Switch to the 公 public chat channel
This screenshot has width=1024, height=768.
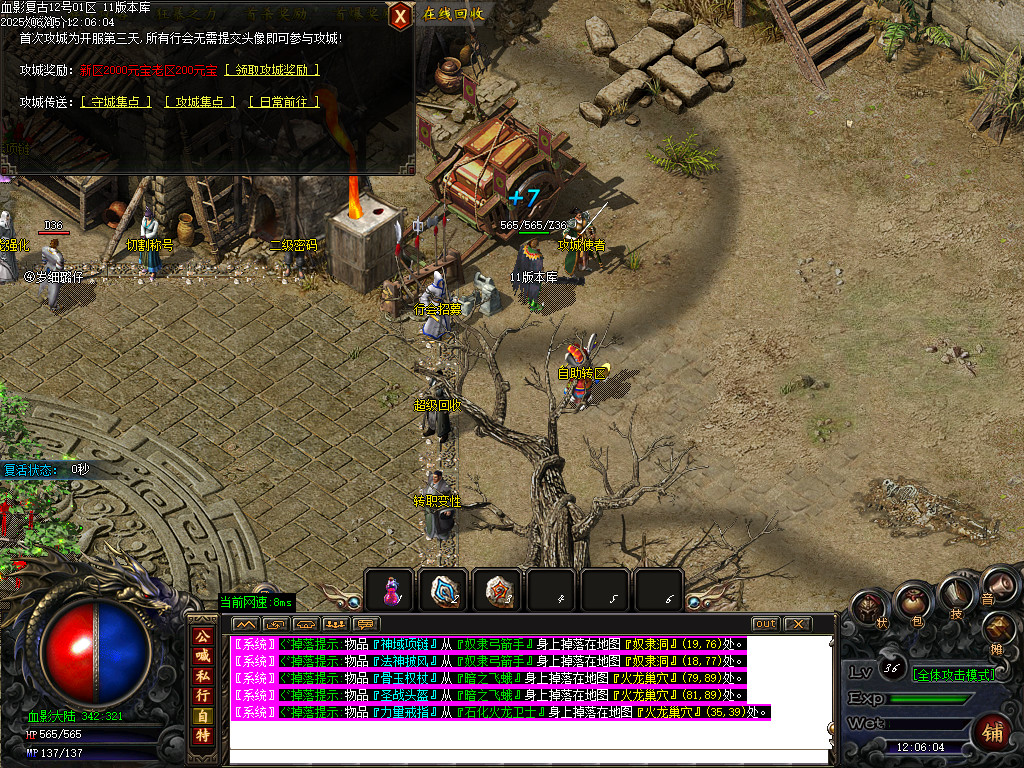click(x=202, y=636)
